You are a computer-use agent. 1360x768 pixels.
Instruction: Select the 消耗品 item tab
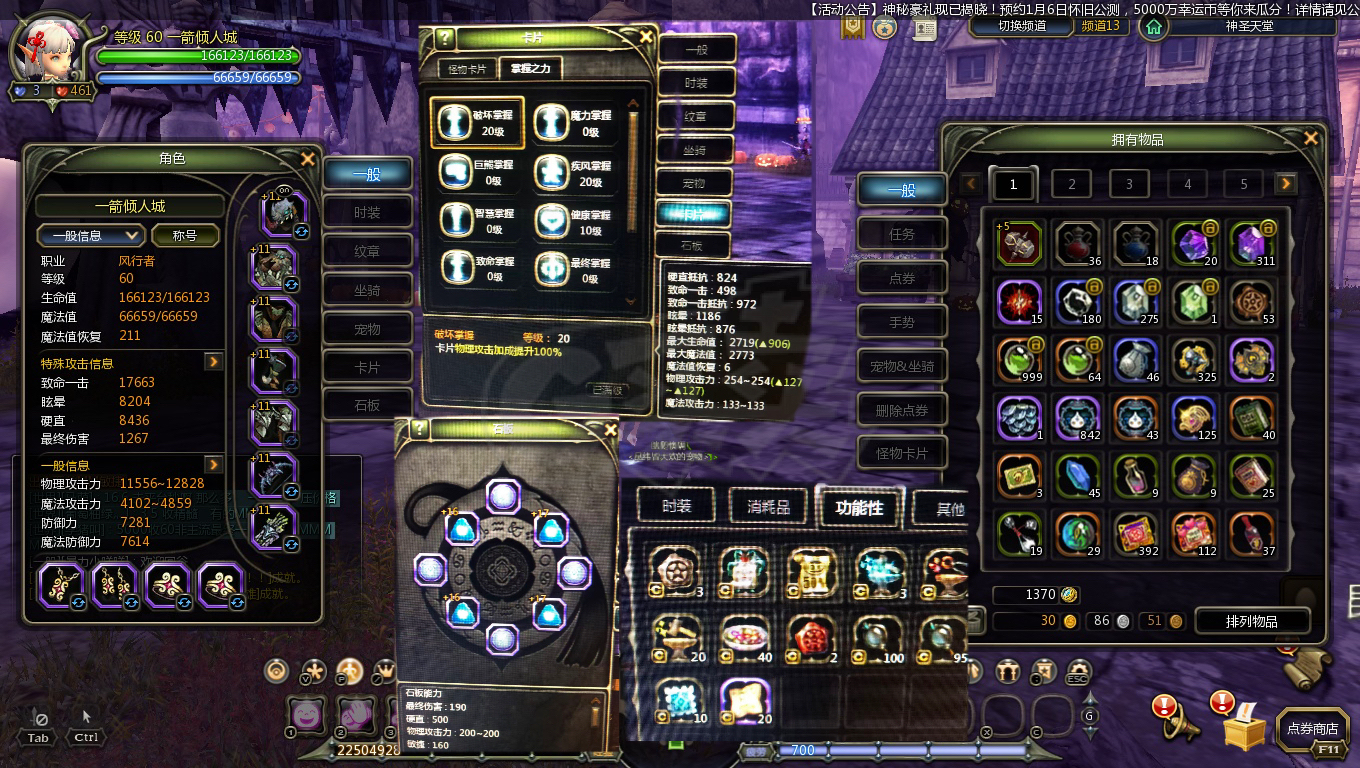pyautogui.click(x=768, y=507)
